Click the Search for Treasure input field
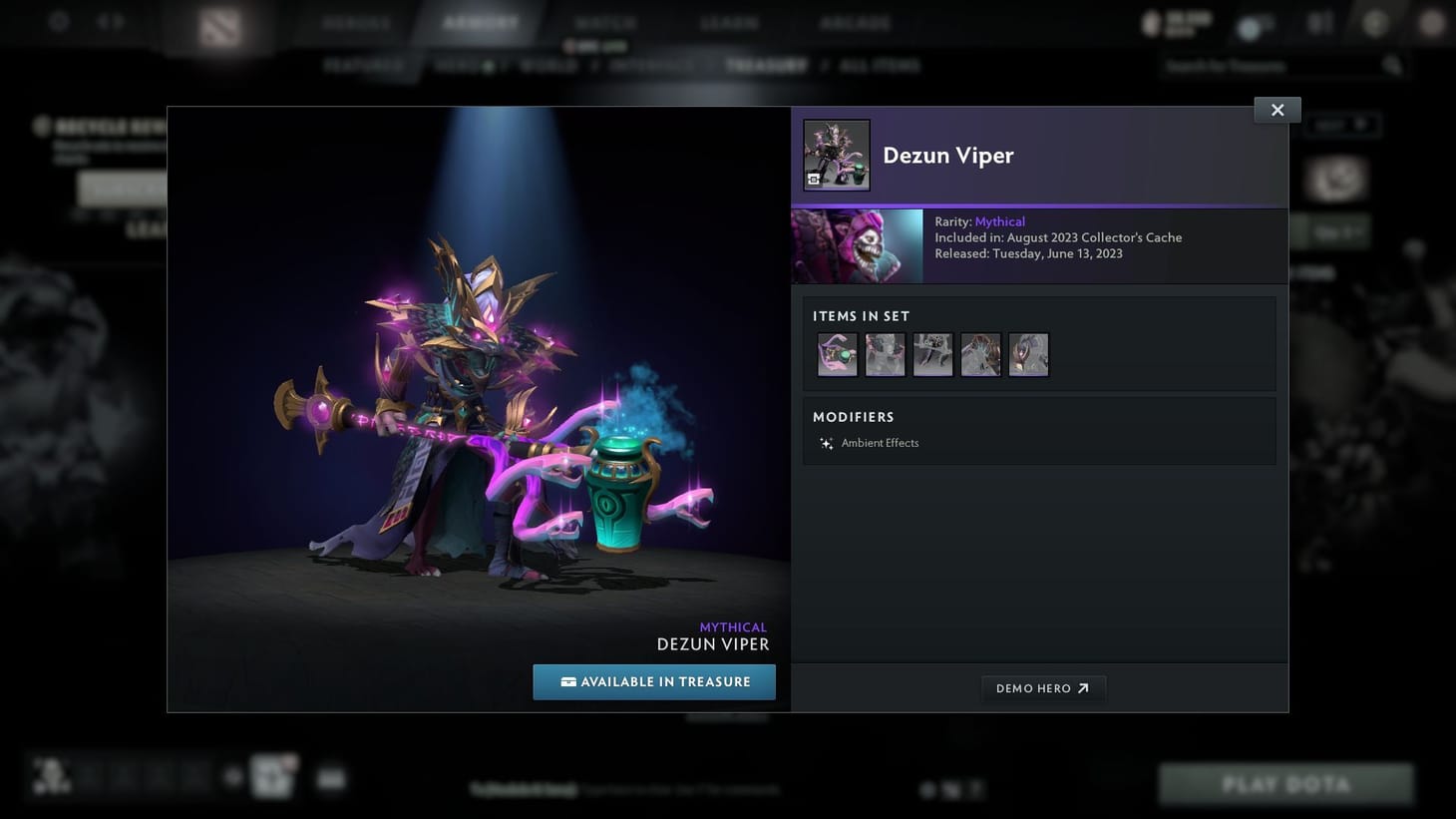Image resolution: width=1456 pixels, height=819 pixels. 1267,65
